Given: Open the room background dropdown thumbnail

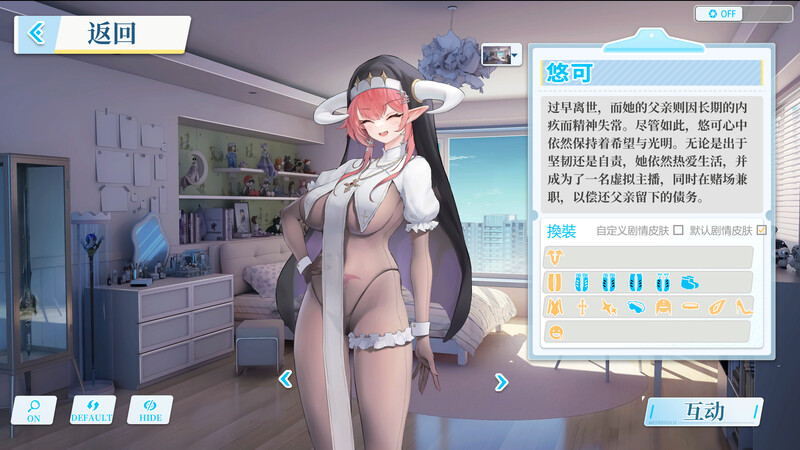Looking at the screenshot, I should coord(501,54).
